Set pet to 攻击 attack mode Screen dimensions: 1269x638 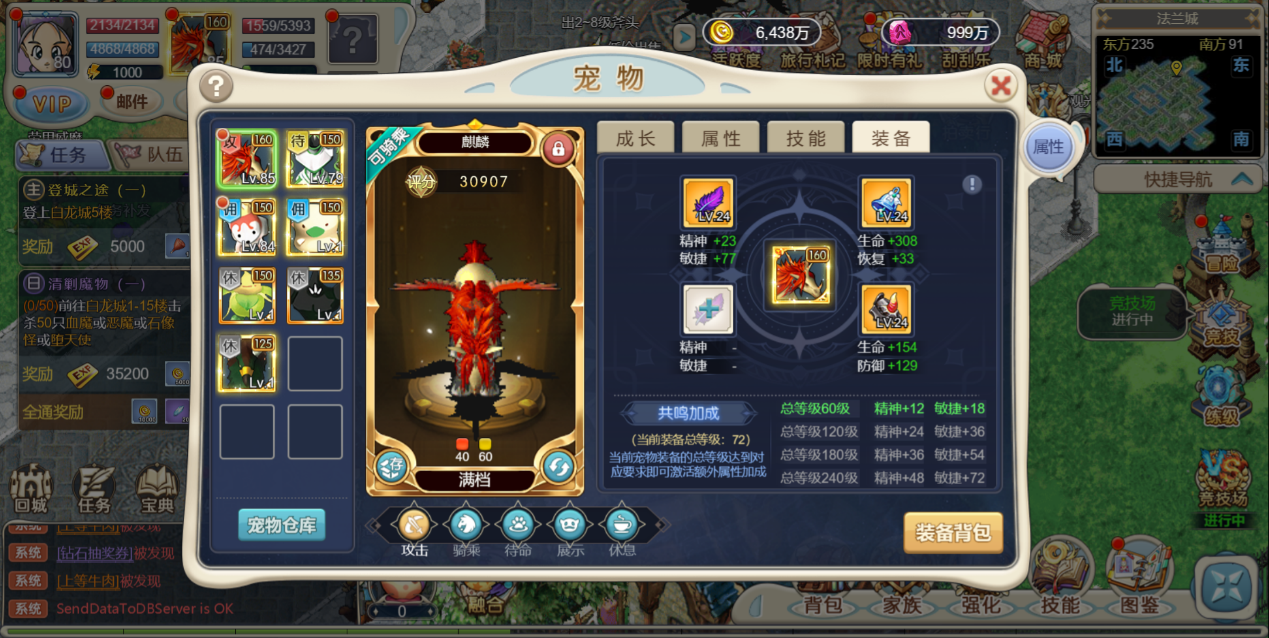click(x=415, y=523)
